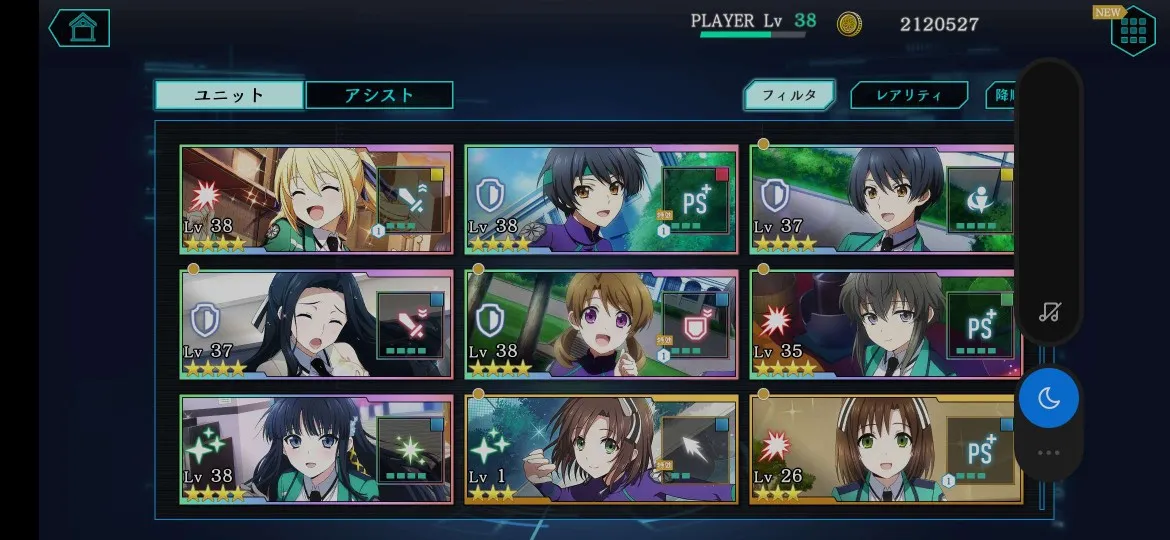
Task: Choose the Lv 26 three-star unit card
Action: (882, 448)
